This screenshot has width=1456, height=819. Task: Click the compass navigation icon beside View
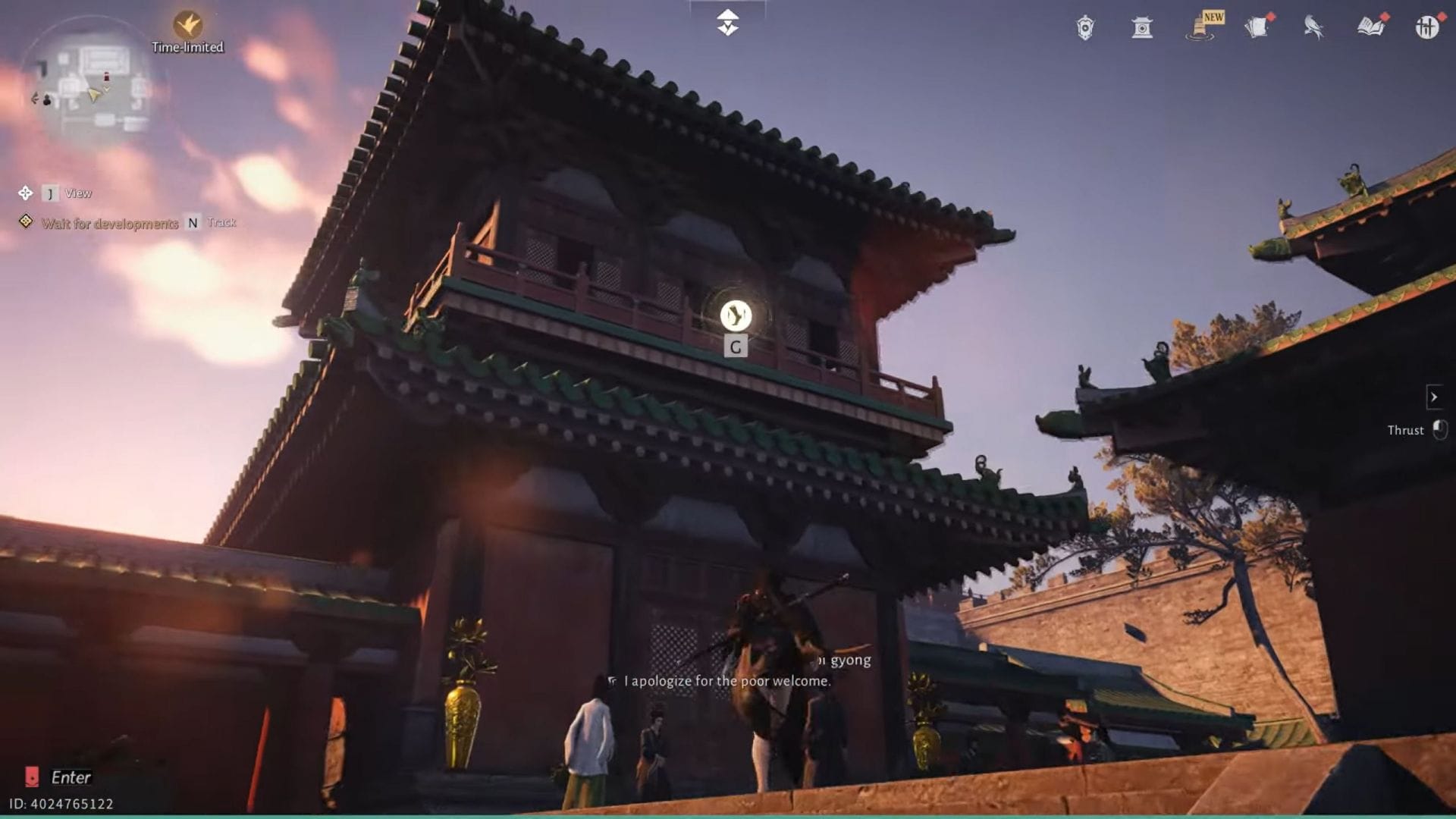[24, 193]
